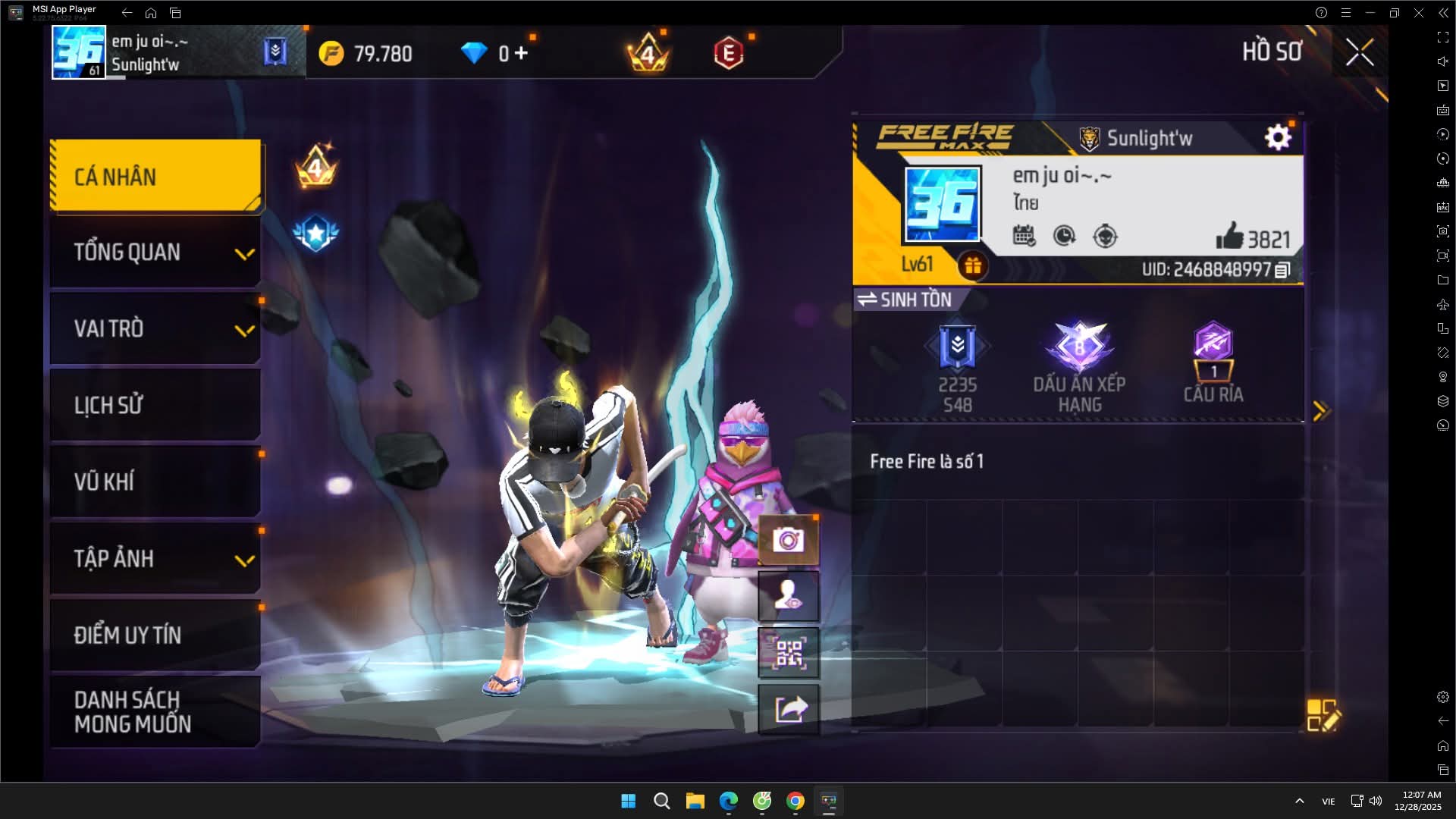The width and height of the screenshot is (1456, 819).
Task: Show ĐIỂM UY TÍN page
Action: (x=155, y=635)
